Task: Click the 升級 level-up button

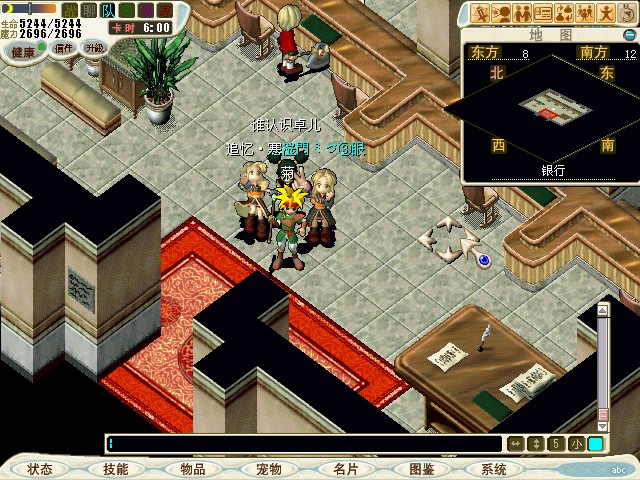Action: (x=95, y=47)
